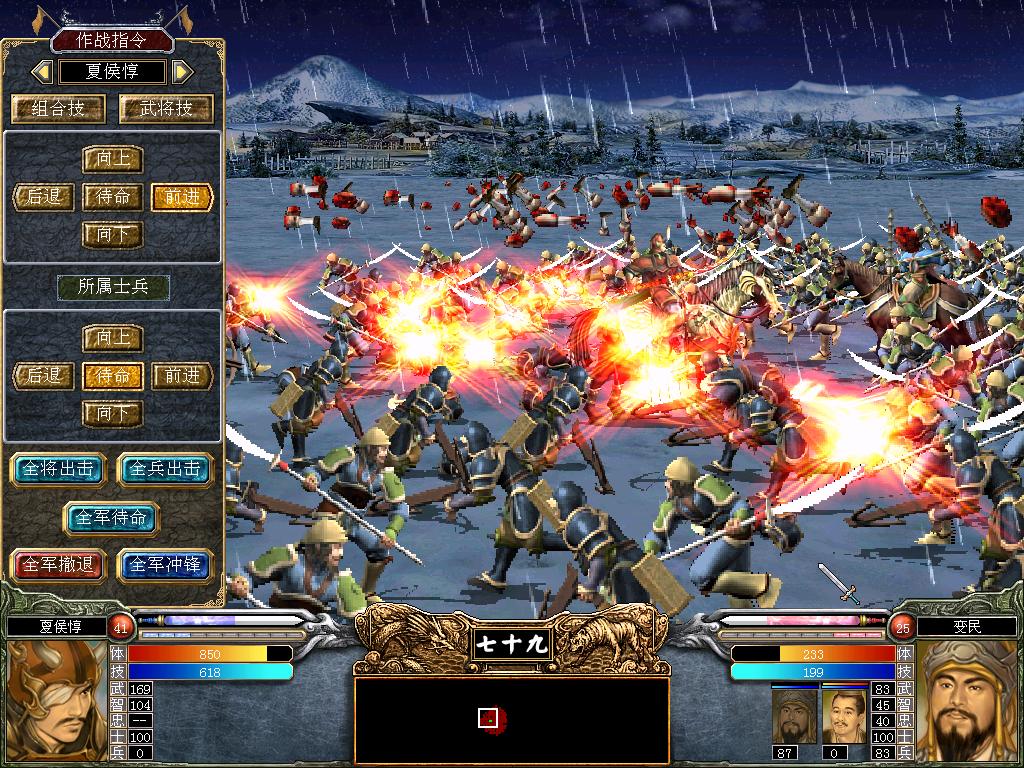Order the general to 后退 in top command group

pos(44,197)
